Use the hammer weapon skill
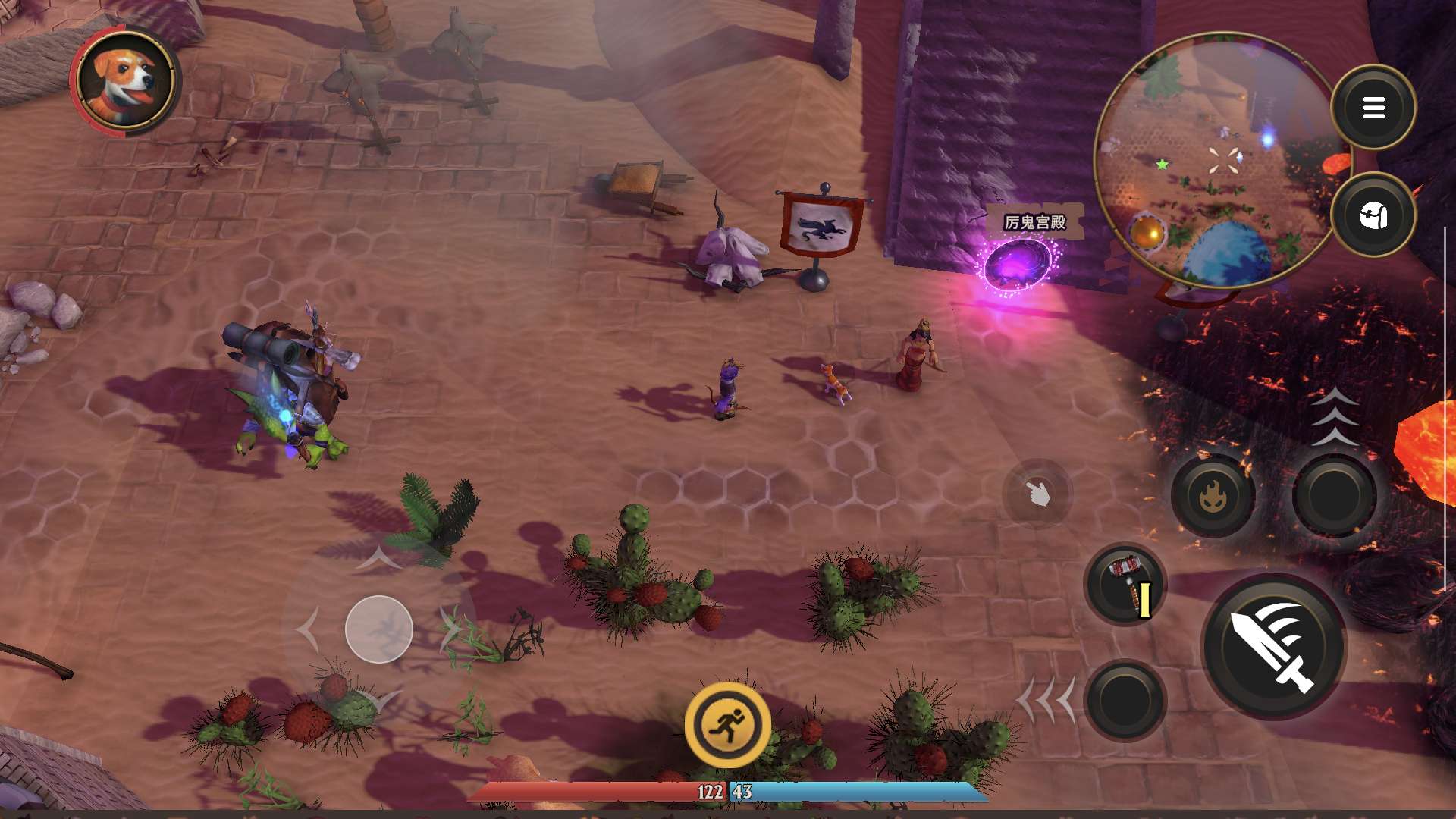 point(1125,585)
